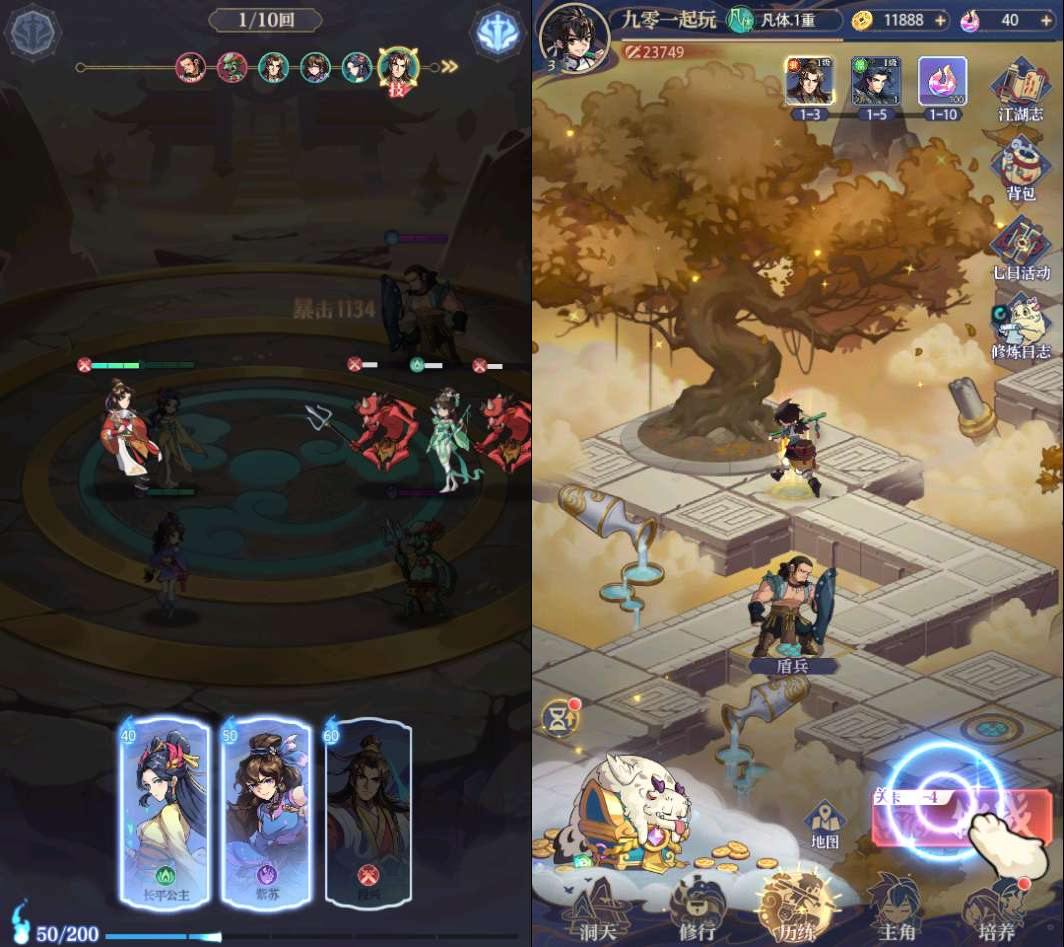Open the 七日活动 seven-day event
This screenshot has width=1064, height=947.
tap(1020, 248)
